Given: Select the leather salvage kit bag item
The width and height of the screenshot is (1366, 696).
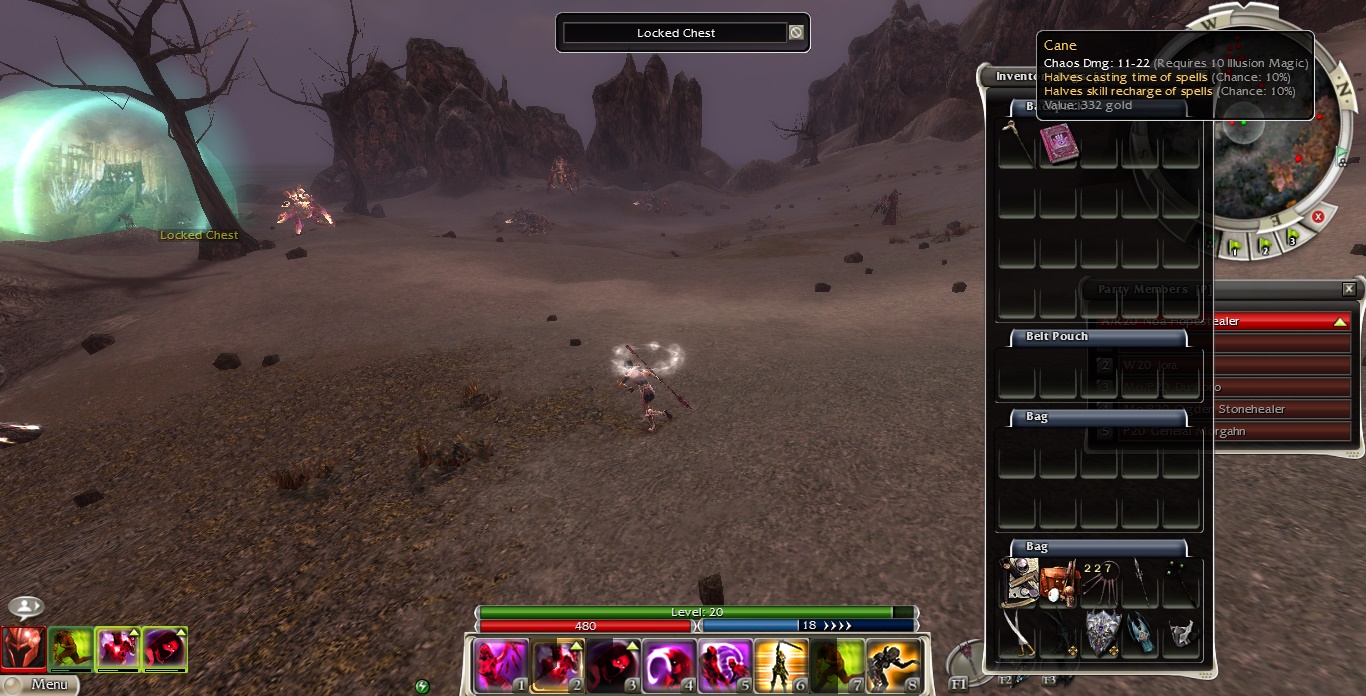Looking at the screenshot, I should pyautogui.click(x=1058, y=582).
